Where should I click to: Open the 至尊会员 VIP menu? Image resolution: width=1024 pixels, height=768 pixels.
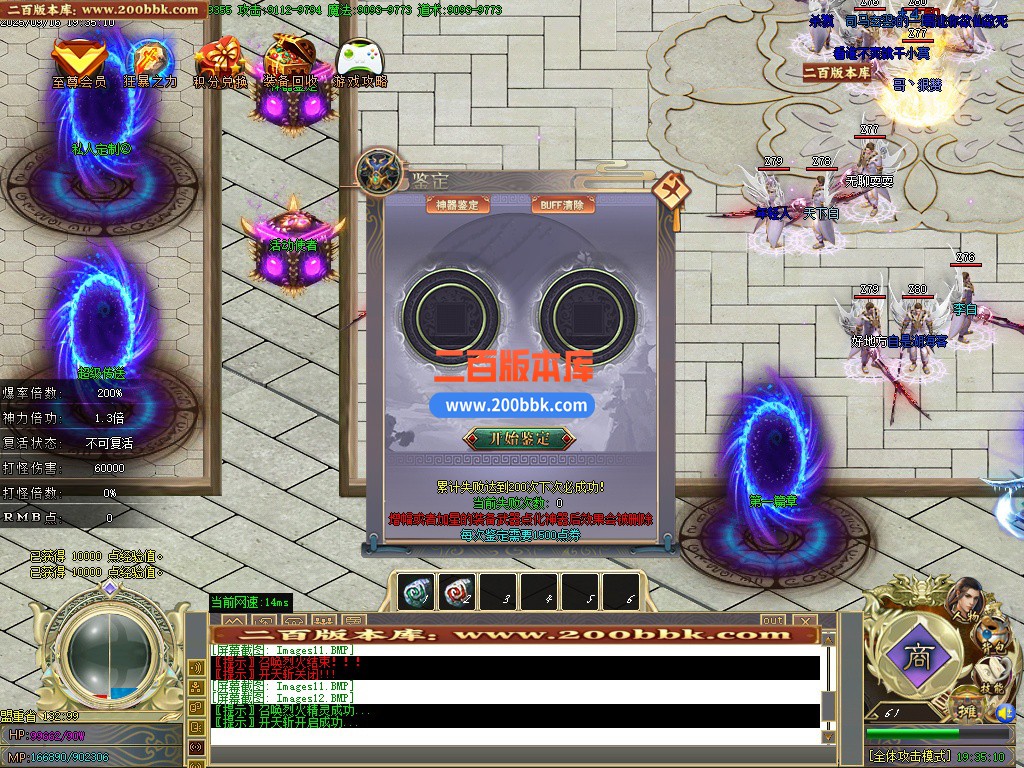click(x=79, y=62)
